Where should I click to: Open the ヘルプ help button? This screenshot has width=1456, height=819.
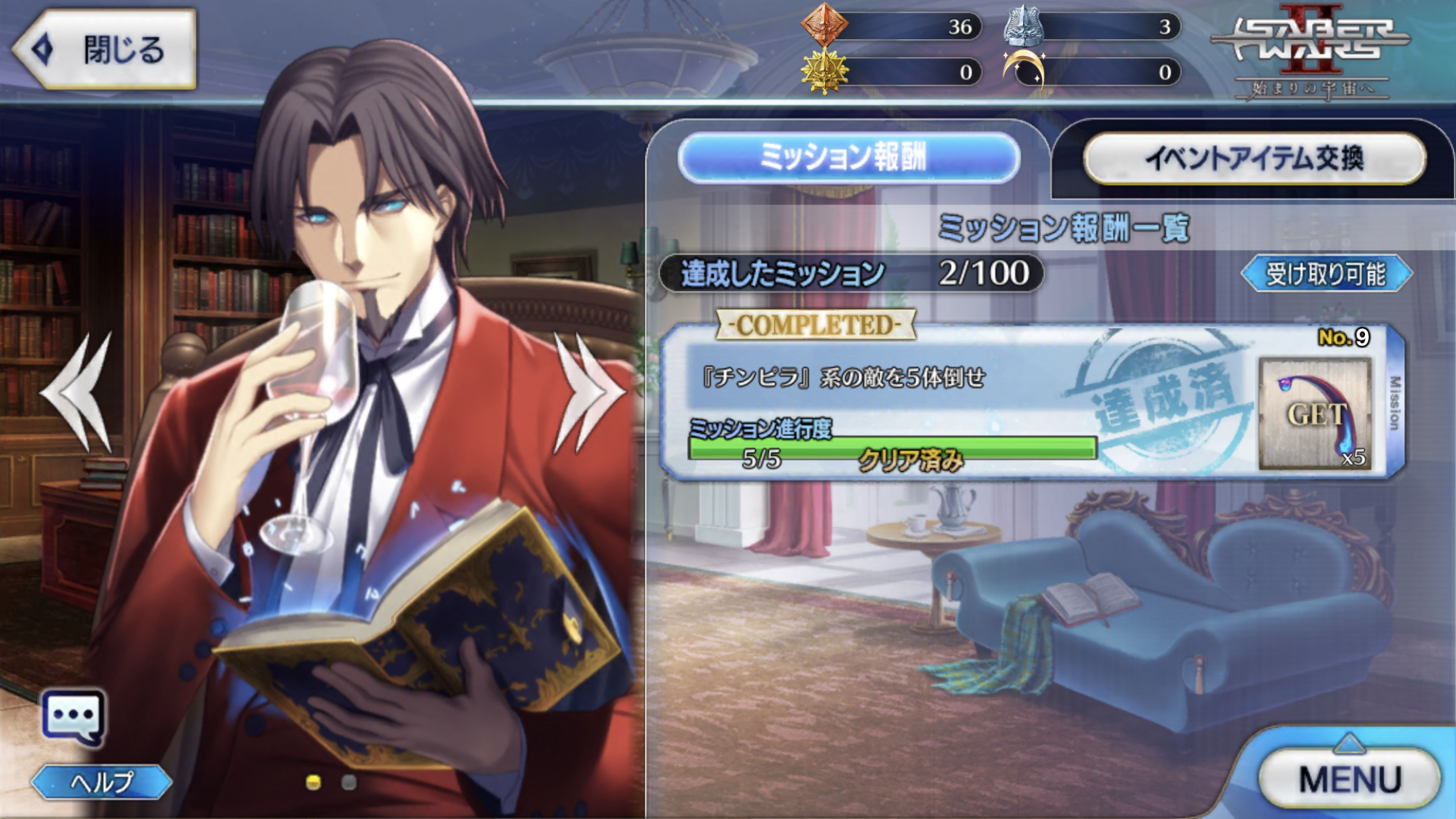(x=102, y=782)
